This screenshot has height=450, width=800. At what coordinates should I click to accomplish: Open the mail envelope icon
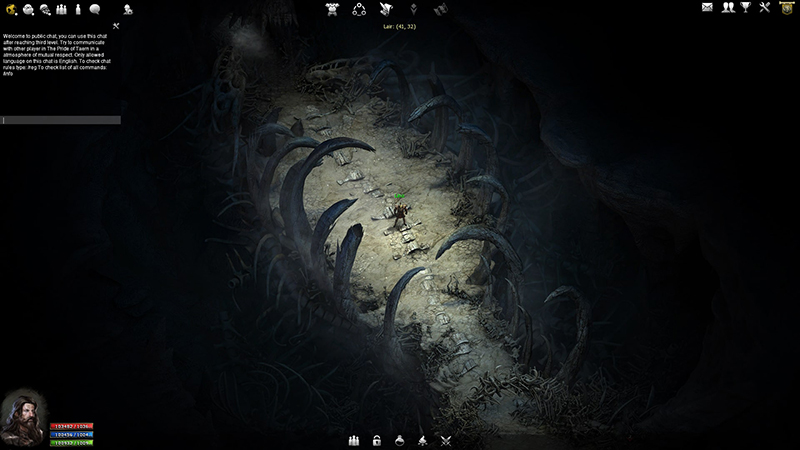coord(707,8)
